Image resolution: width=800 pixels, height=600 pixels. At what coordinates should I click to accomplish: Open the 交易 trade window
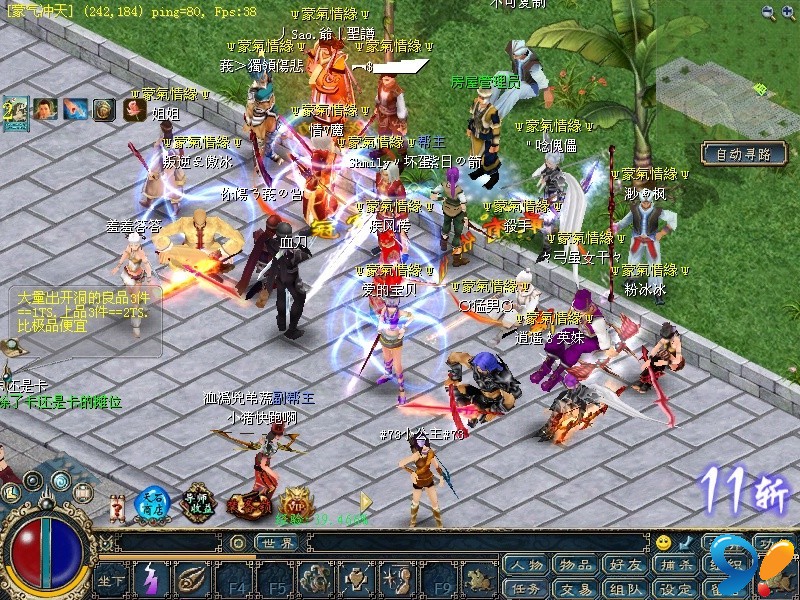tap(575, 589)
